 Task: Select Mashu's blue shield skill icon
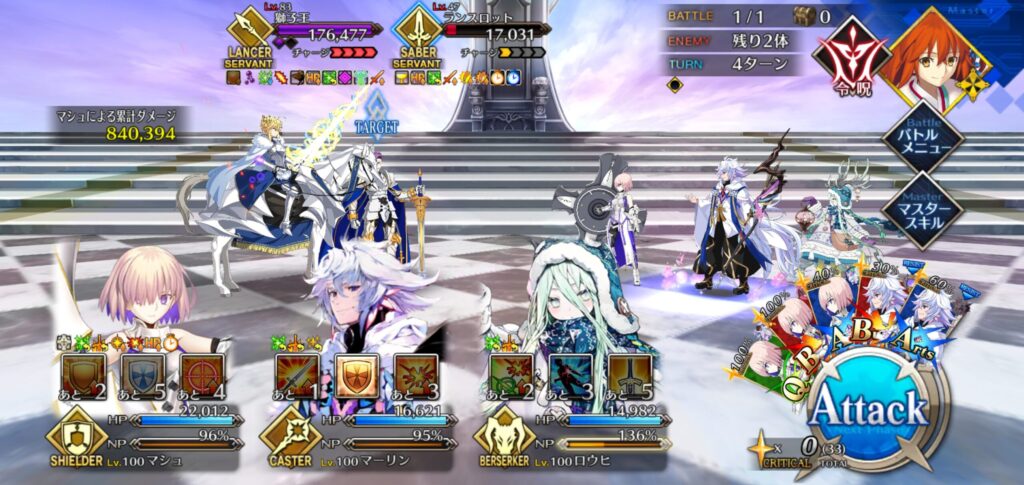[141, 376]
